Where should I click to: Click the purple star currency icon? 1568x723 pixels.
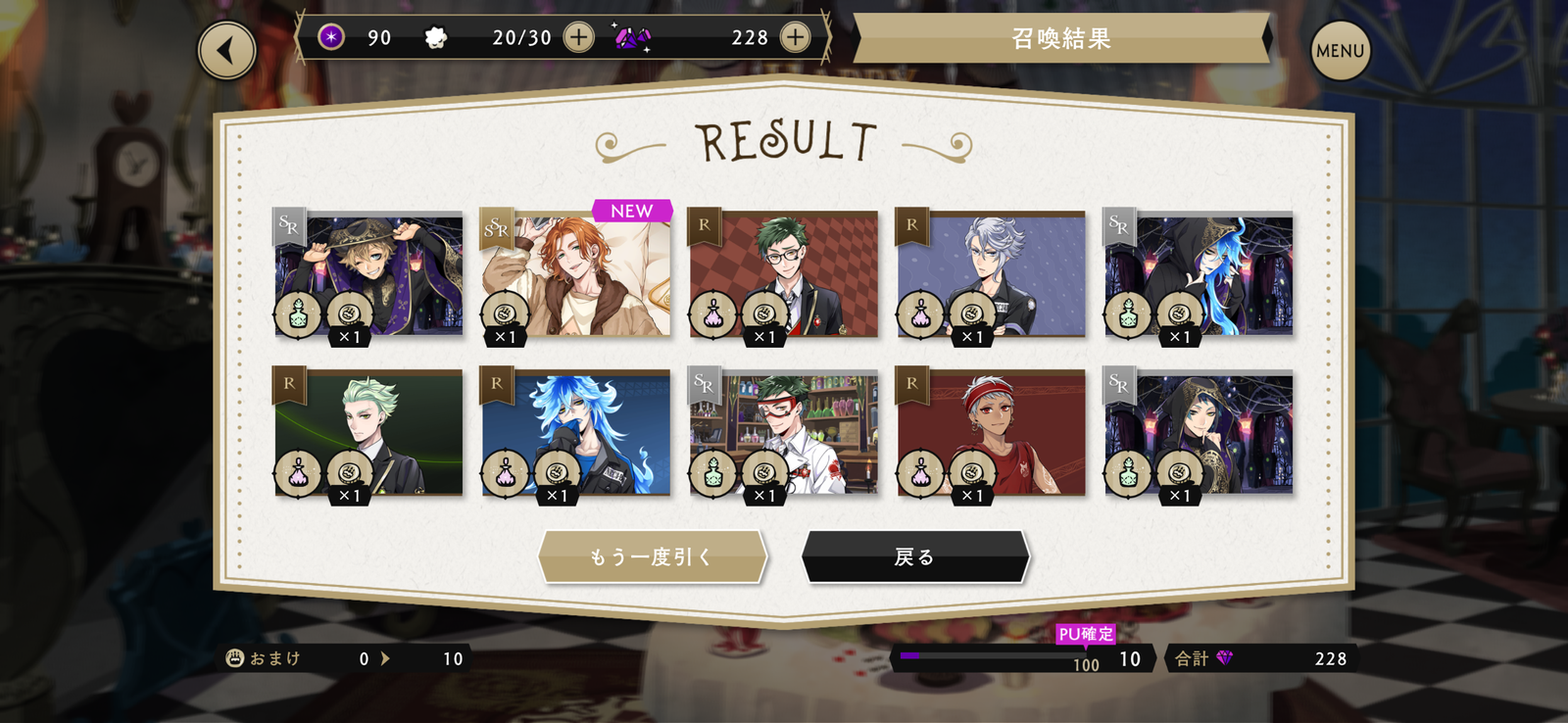pos(330,36)
